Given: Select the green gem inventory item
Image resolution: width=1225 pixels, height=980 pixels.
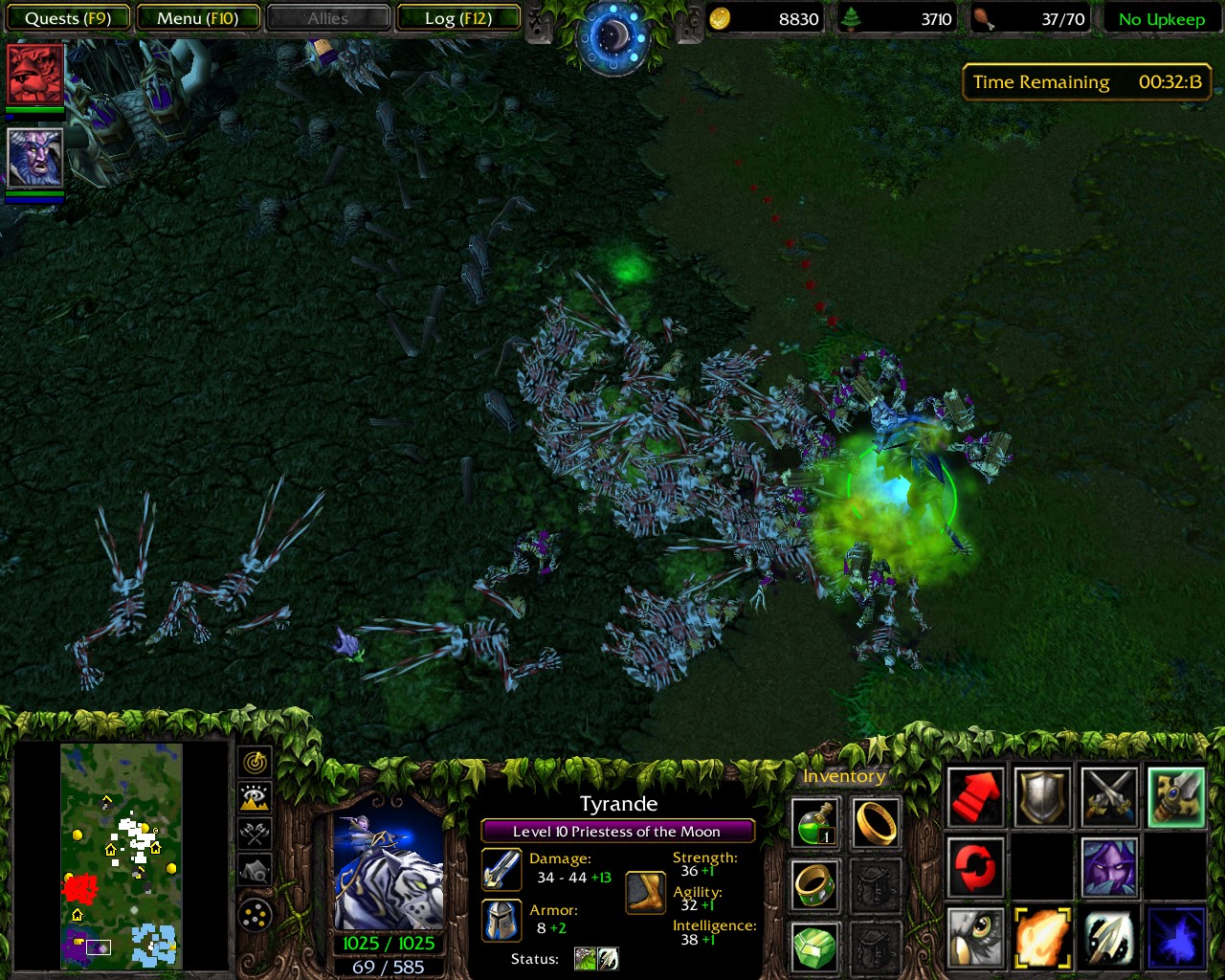Looking at the screenshot, I should click(815, 947).
